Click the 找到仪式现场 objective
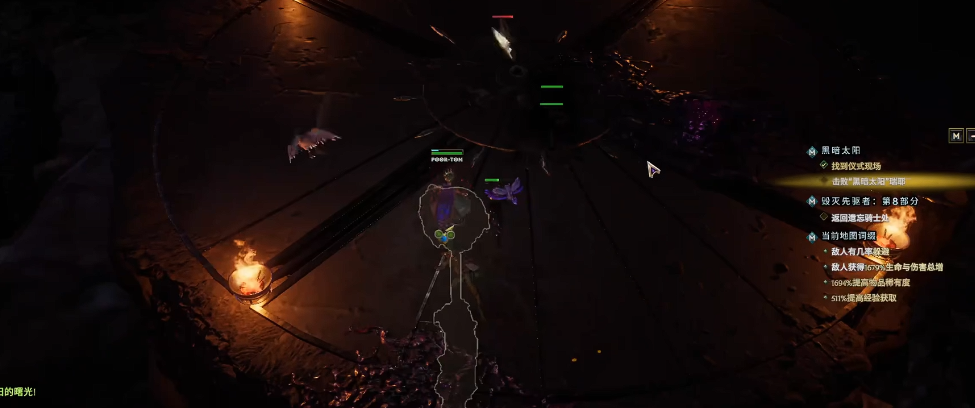 click(856, 165)
